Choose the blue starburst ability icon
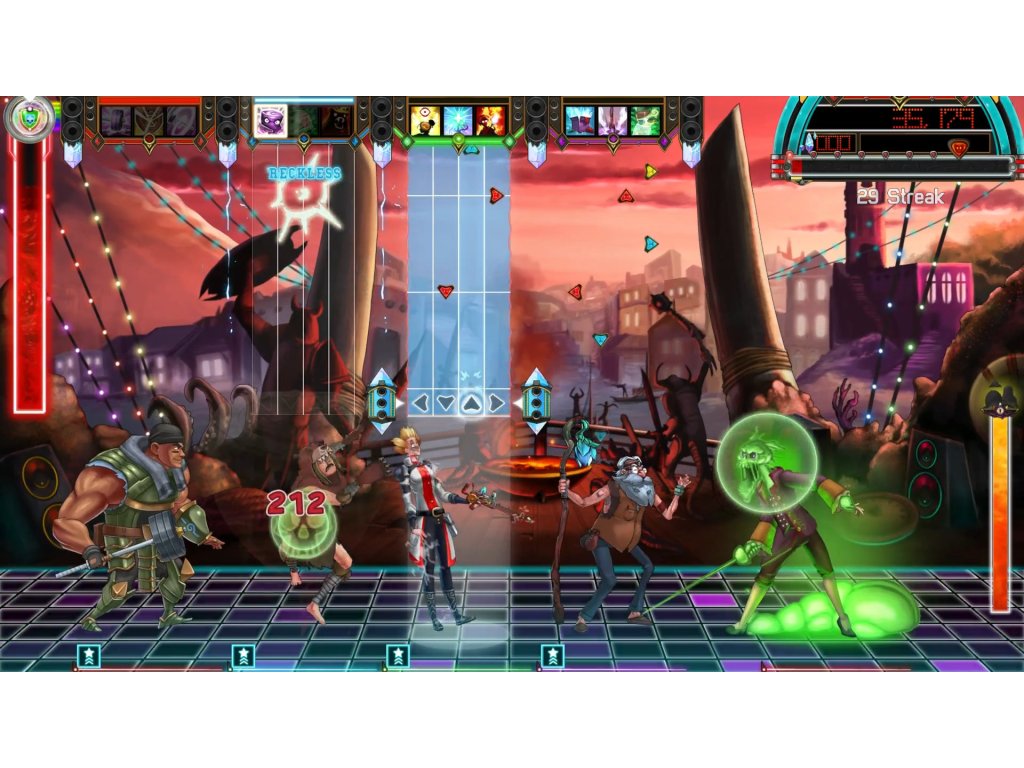This screenshot has height=768, width=1024. tap(457, 120)
